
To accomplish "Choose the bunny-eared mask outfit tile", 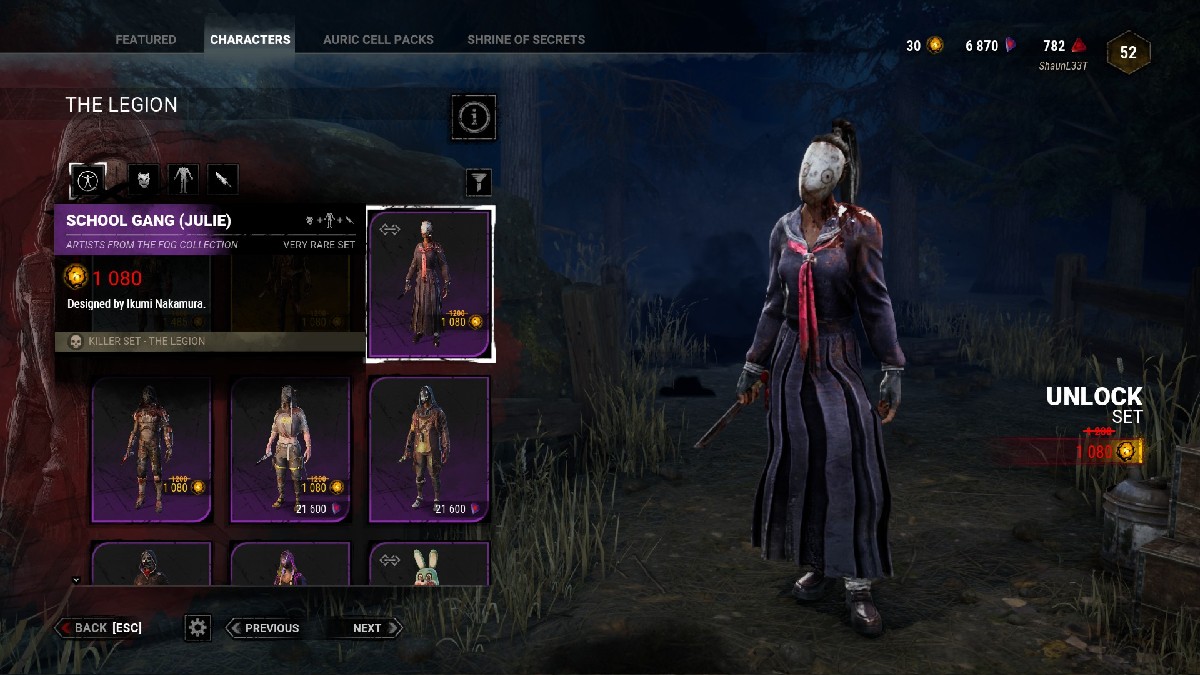I will [x=430, y=564].
